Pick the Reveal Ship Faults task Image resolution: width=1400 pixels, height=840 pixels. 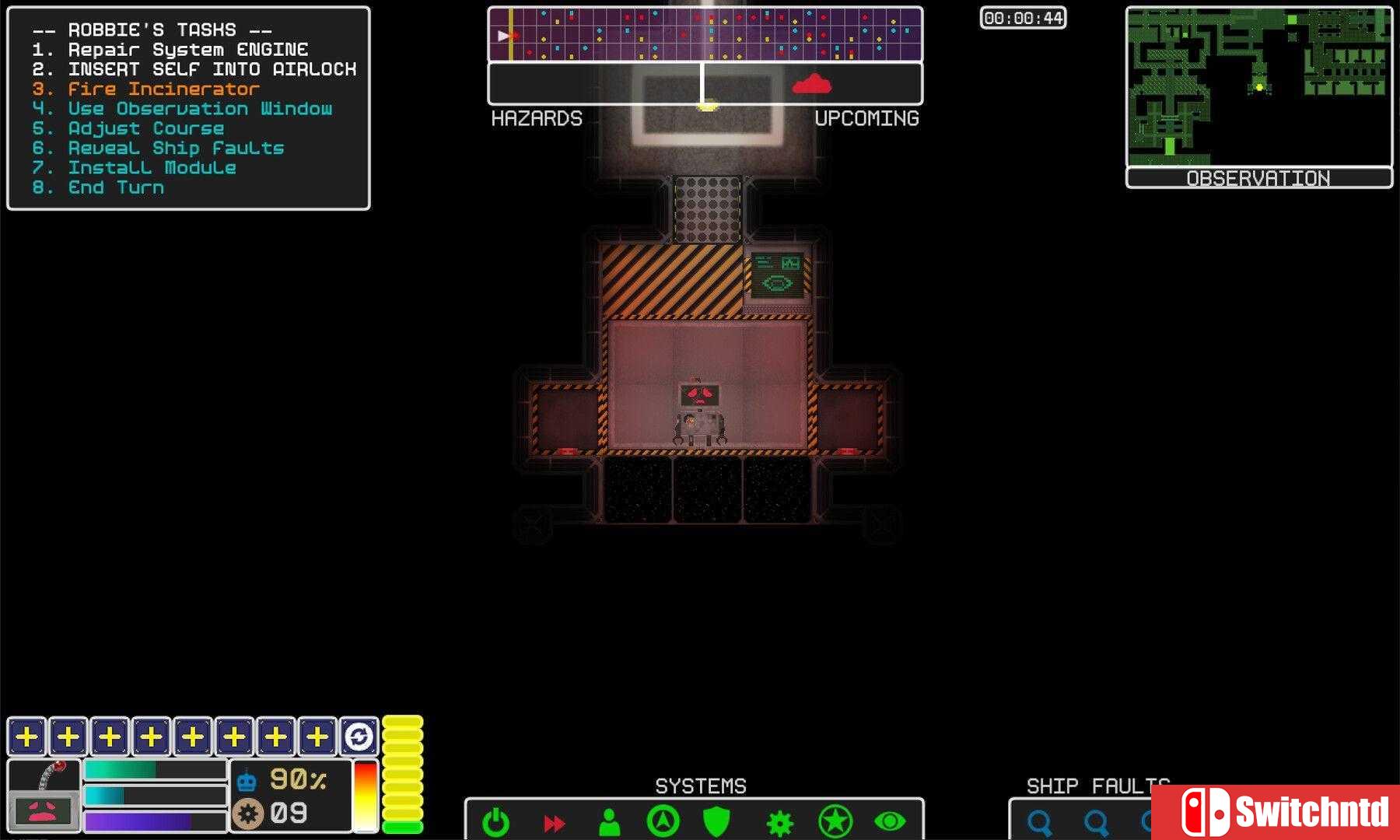176,148
